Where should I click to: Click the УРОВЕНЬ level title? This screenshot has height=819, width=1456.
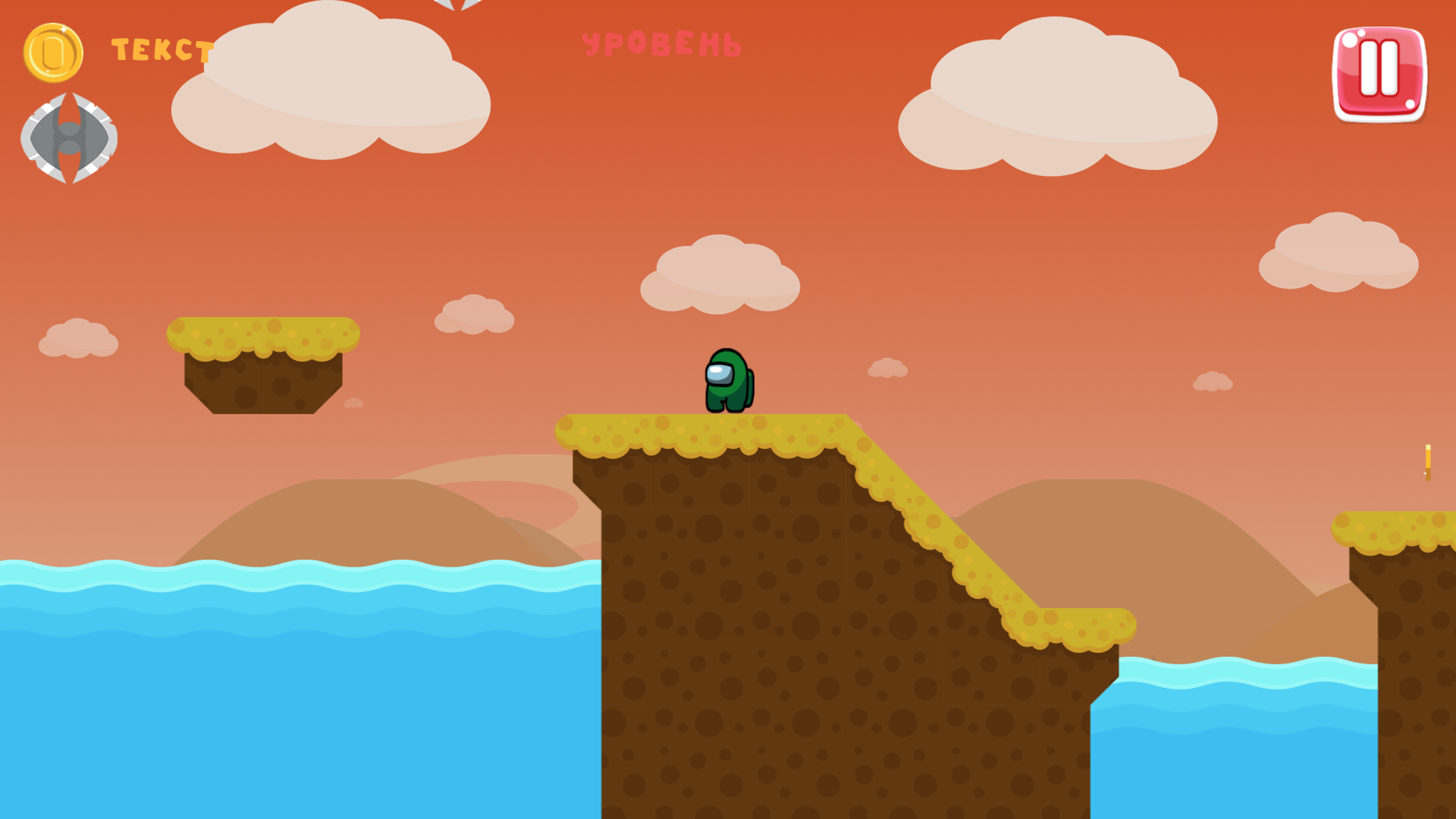(x=664, y=43)
